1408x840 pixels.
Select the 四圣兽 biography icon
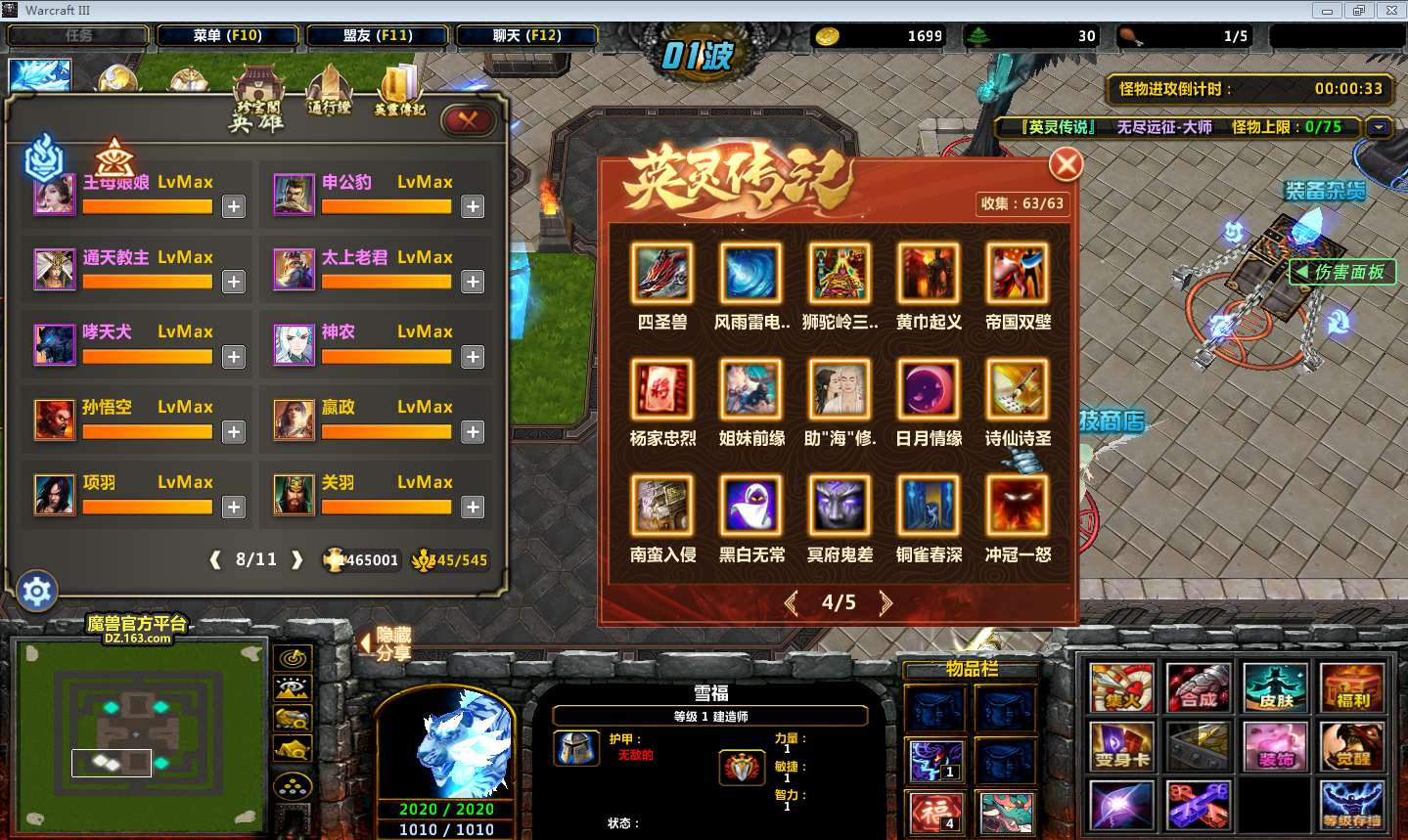(662, 273)
